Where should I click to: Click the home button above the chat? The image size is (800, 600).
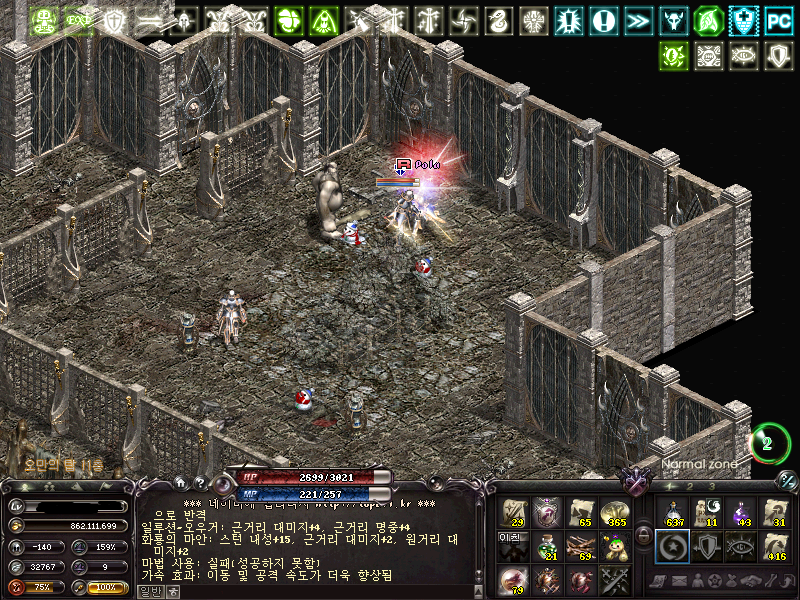coord(179,482)
